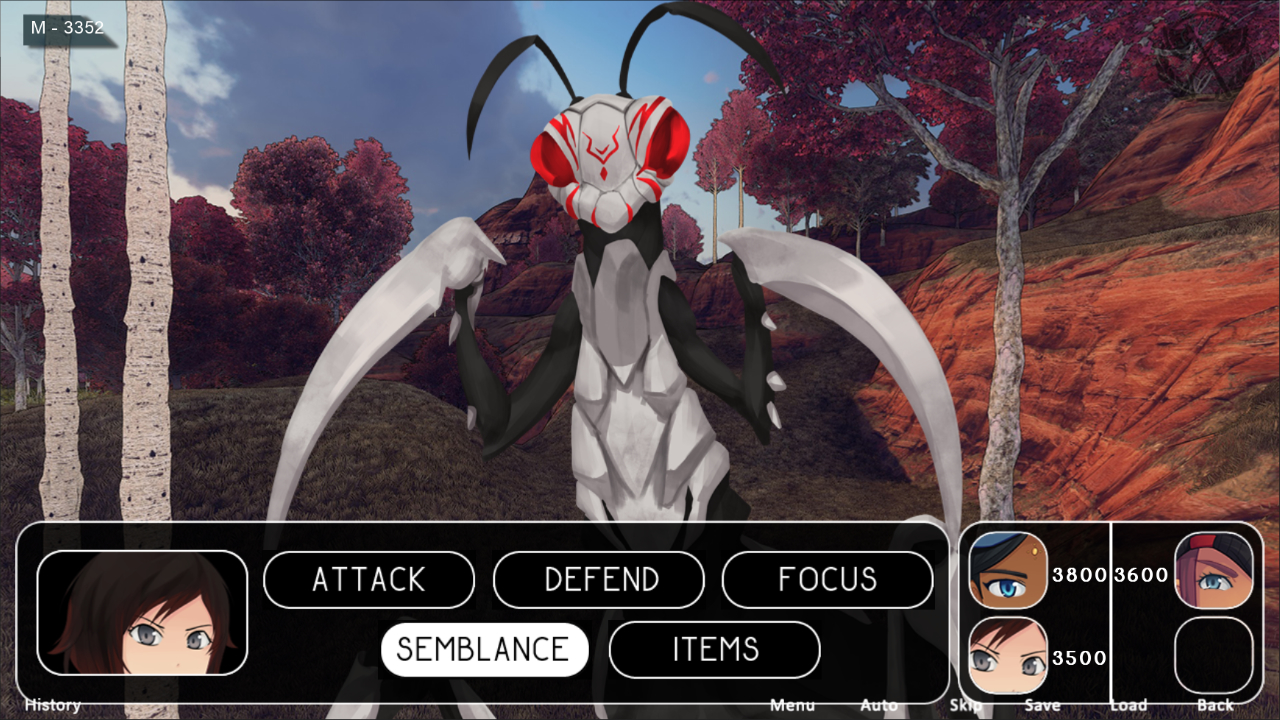1280x720 pixels.
Task: Choose the DEFEND command
Action: [598, 579]
